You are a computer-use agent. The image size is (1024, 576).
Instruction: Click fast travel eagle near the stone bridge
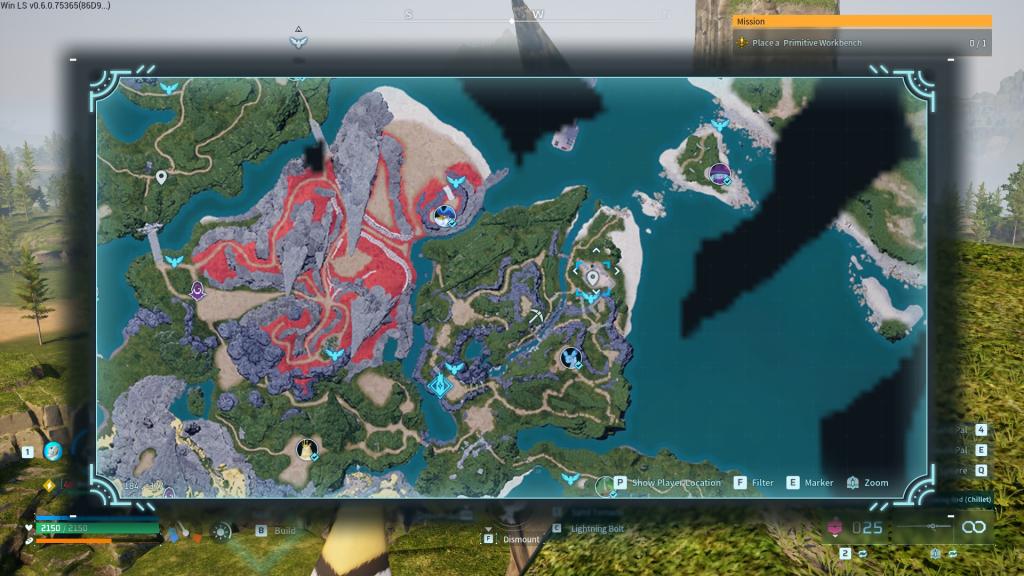coord(174,261)
